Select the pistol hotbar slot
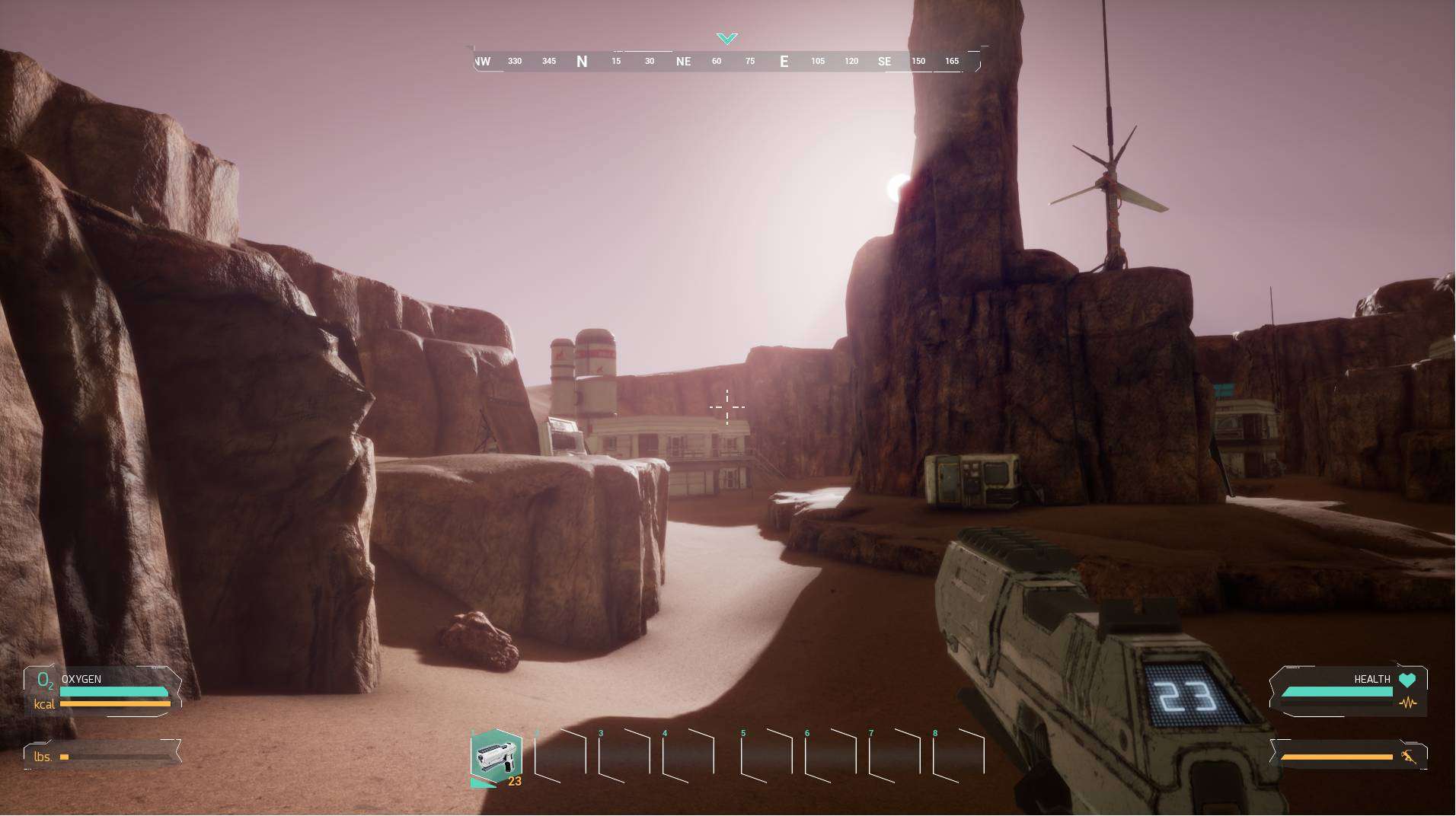The image size is (1456, 816). coord(497,756)
